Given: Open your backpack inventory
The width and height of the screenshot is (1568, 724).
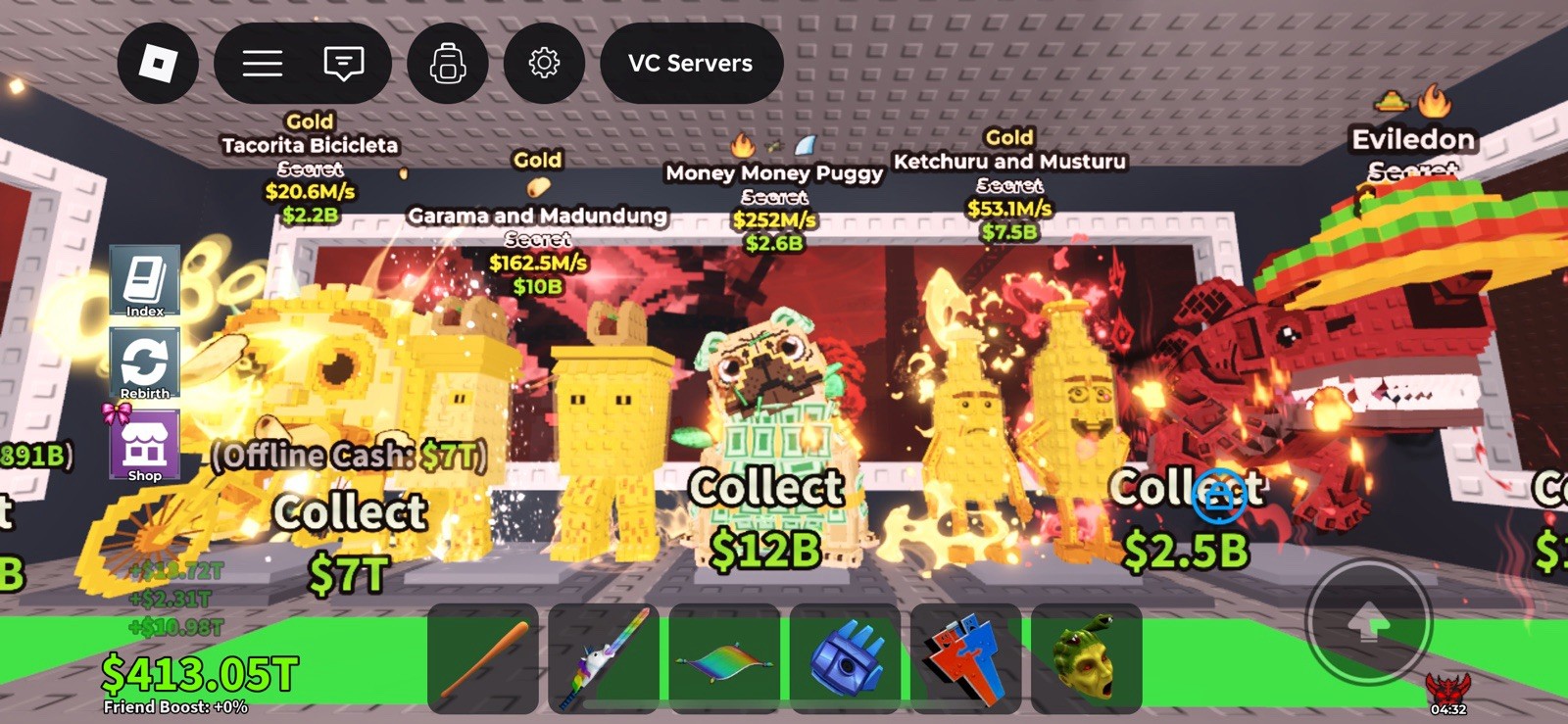Looking at the screenshot, I should click(x=447, y=63).
